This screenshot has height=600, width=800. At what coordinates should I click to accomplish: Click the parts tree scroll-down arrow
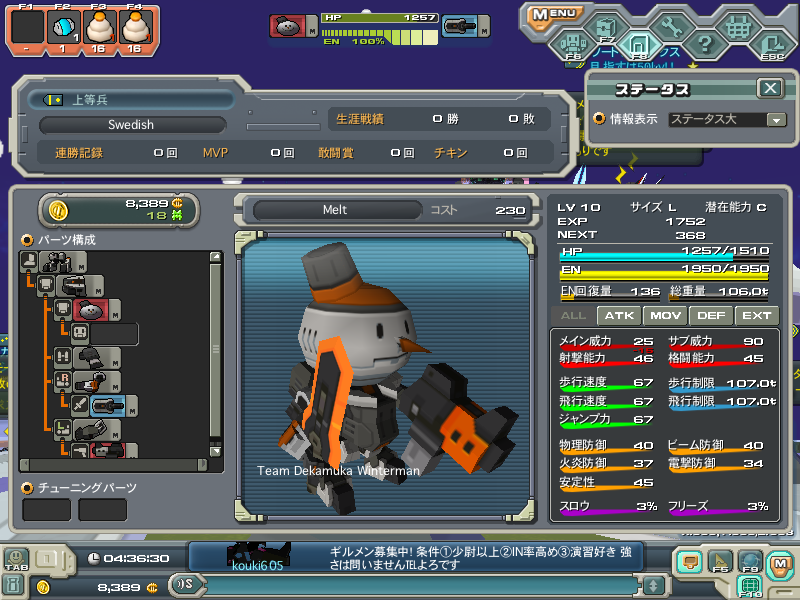pyautogui.click(x=215, y=450)
